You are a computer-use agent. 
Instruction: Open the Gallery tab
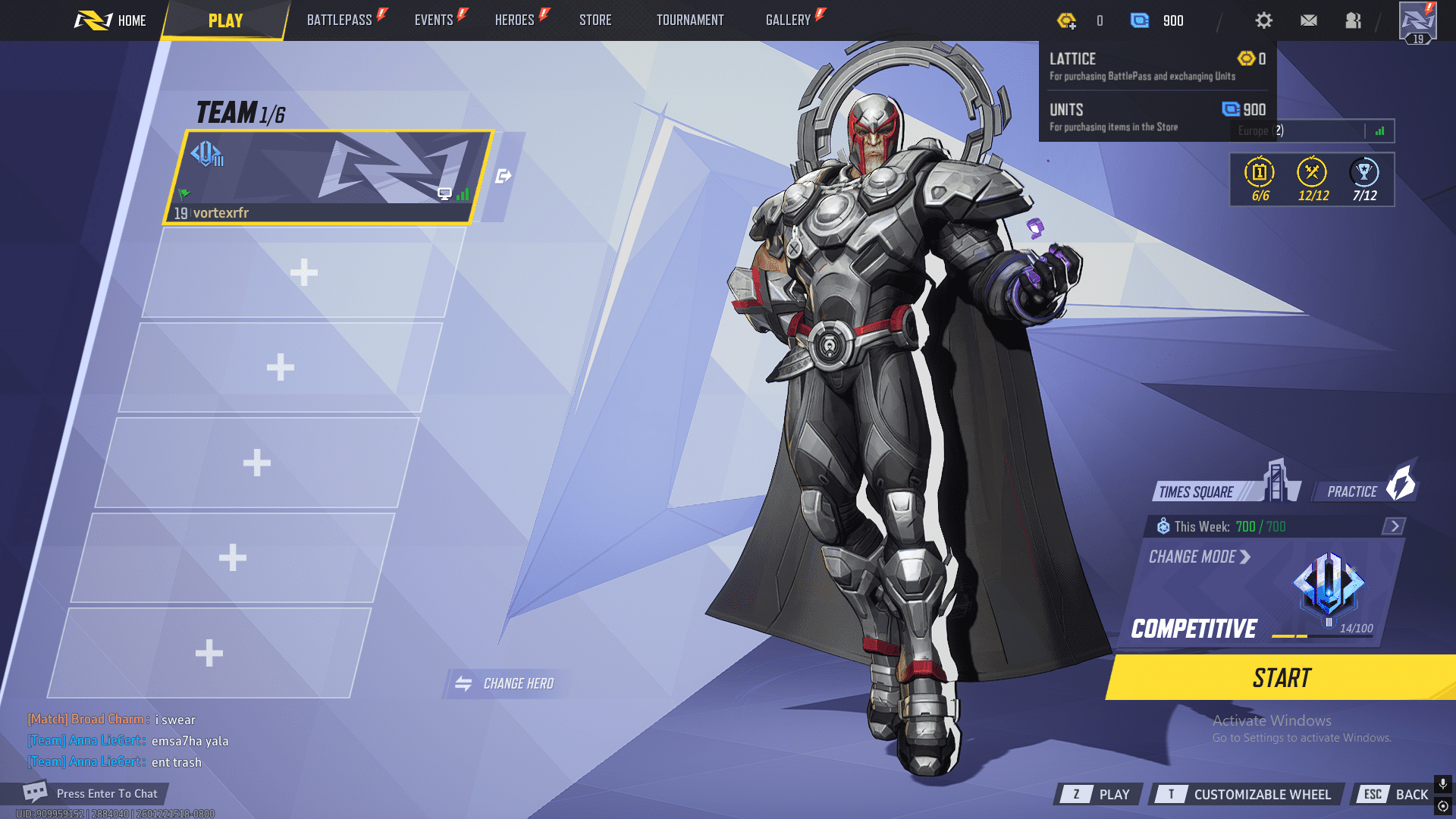789,20
